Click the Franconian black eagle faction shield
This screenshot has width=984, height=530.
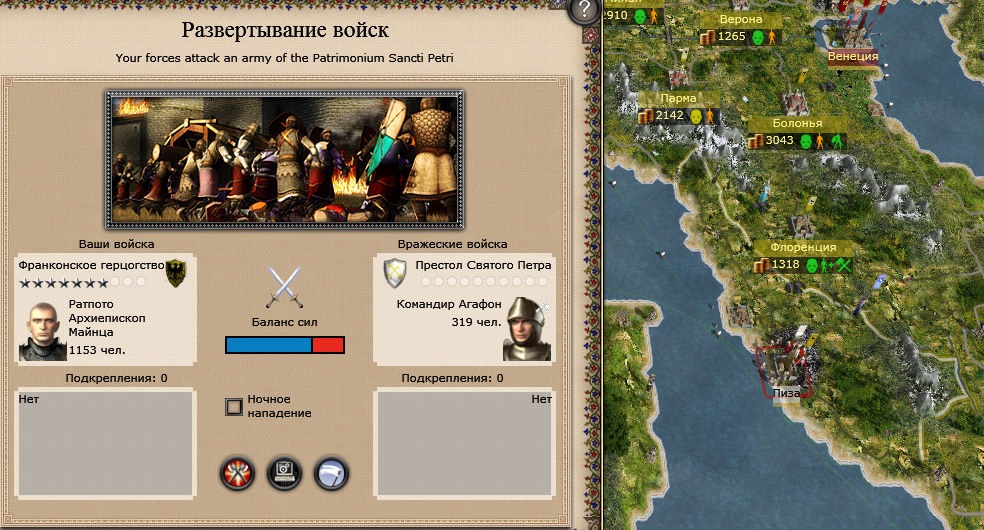[176, 271]
